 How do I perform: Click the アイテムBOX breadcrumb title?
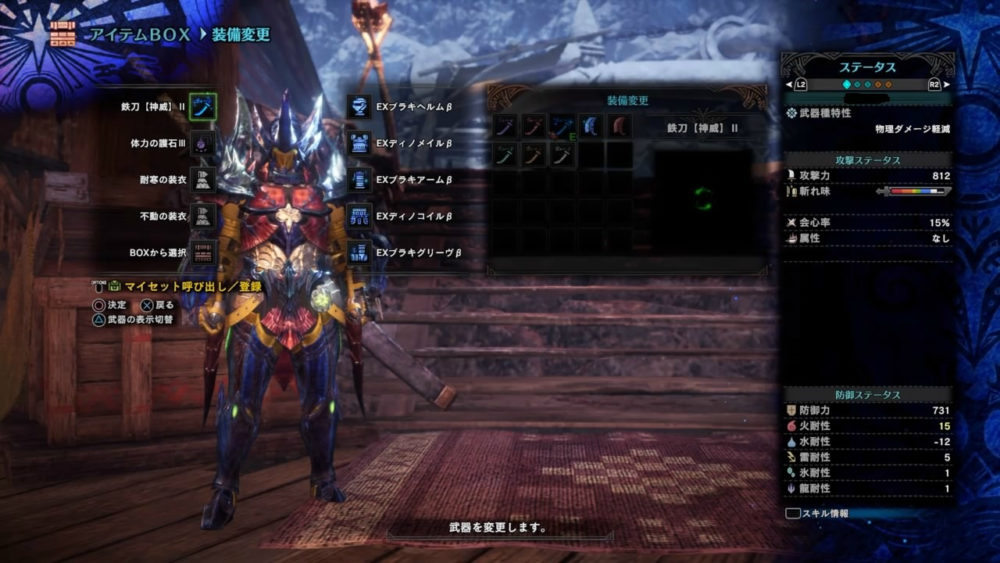click(x=134, y=34)
